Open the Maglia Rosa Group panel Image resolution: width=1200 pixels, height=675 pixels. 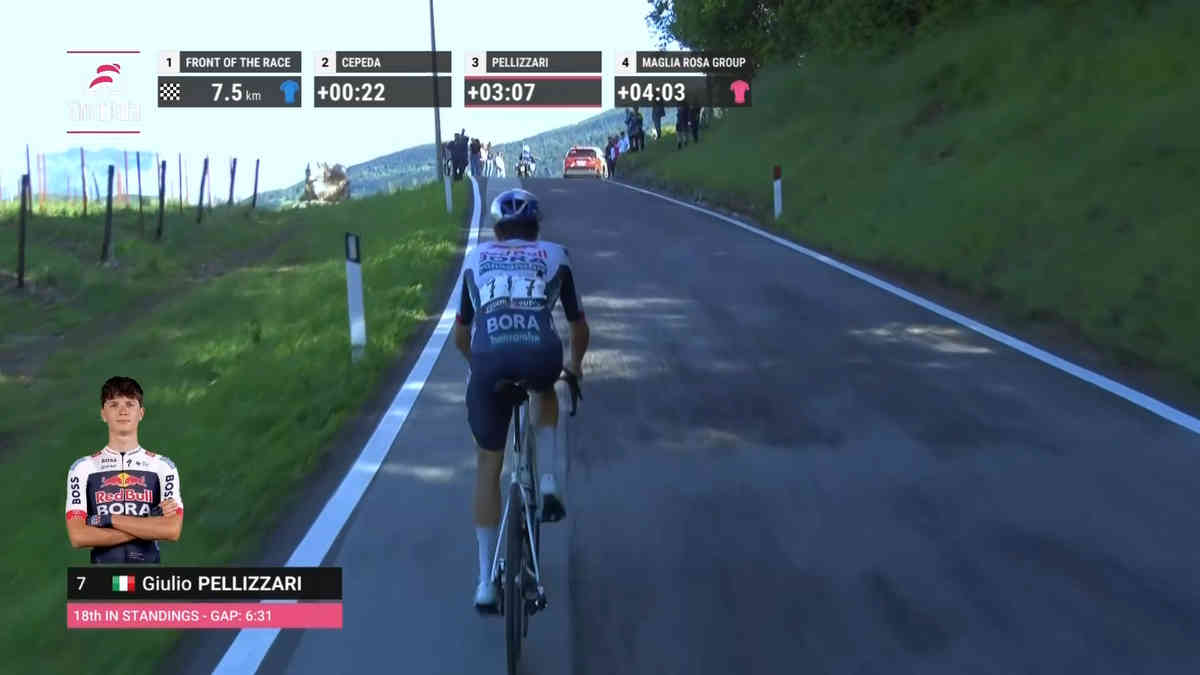[682, 79]
